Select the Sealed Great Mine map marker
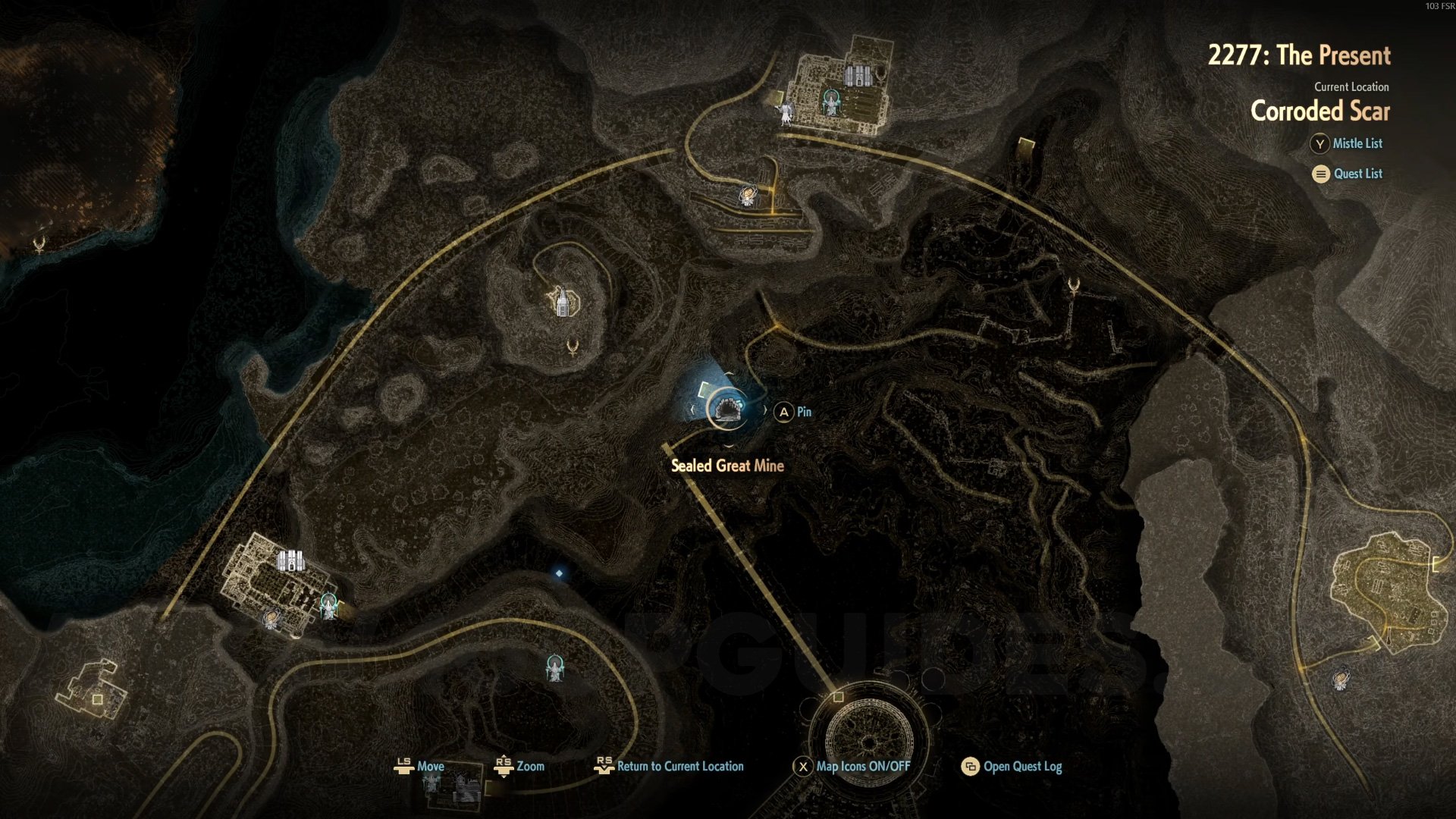The image size is (1456, 819). tap(726, 410)
